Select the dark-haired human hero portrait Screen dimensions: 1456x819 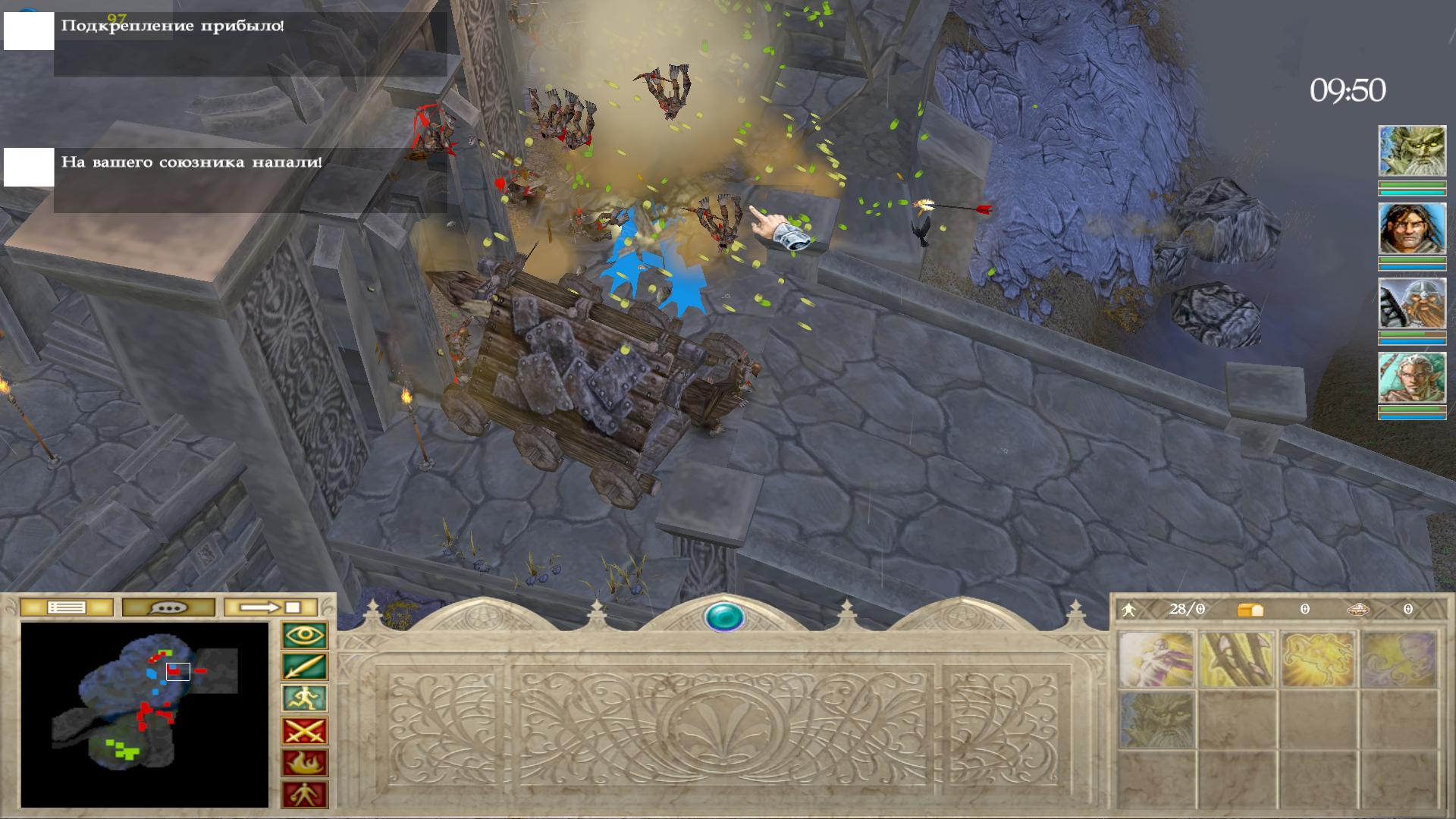(x=1411, y=228)
